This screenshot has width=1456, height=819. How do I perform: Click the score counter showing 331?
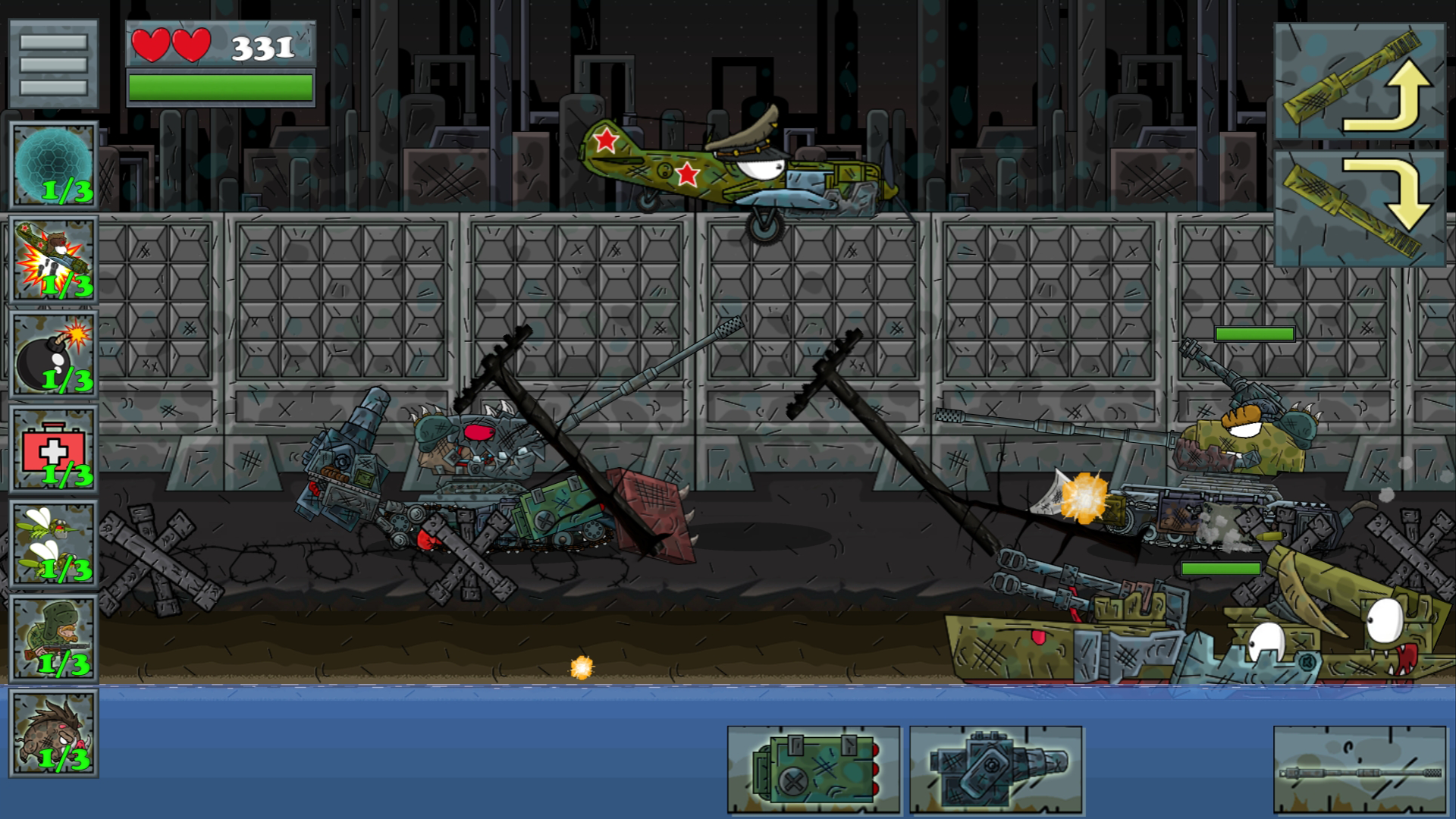pyautogui.click(x=262, y=48)
